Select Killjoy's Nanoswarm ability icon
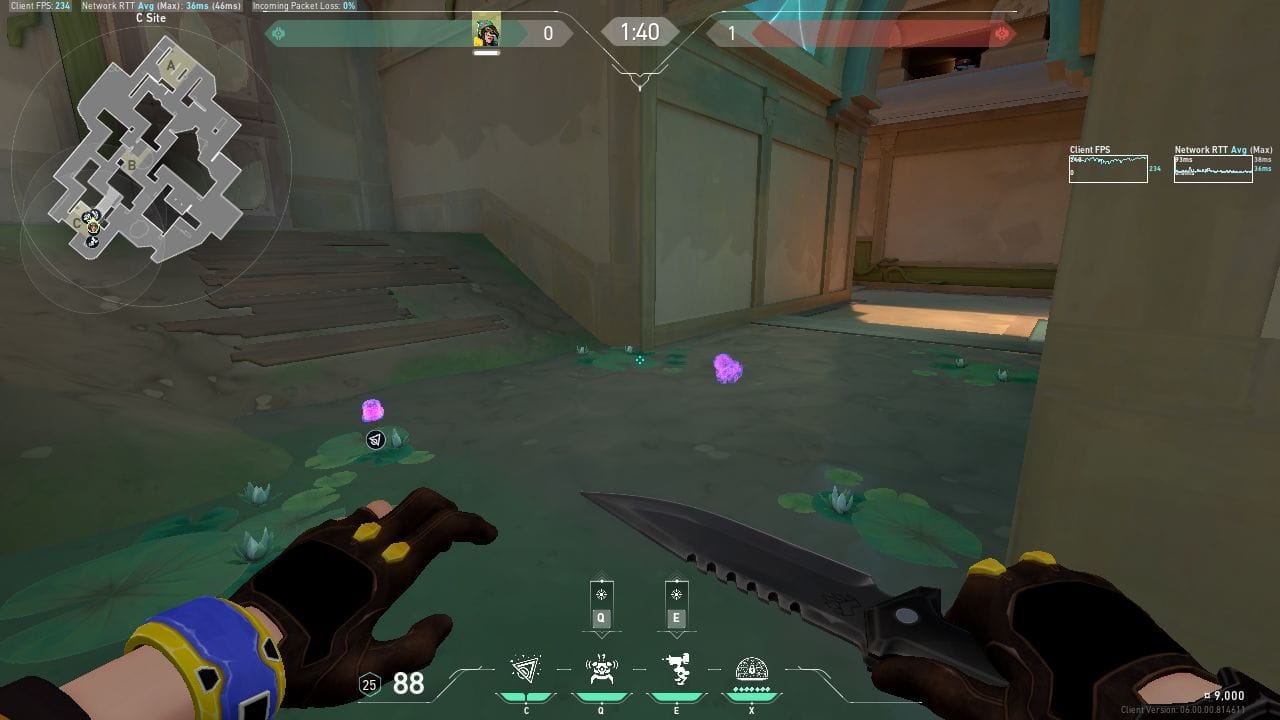Image resolution: width=1280 pixels, height=720 pixels. click(528, 672)
